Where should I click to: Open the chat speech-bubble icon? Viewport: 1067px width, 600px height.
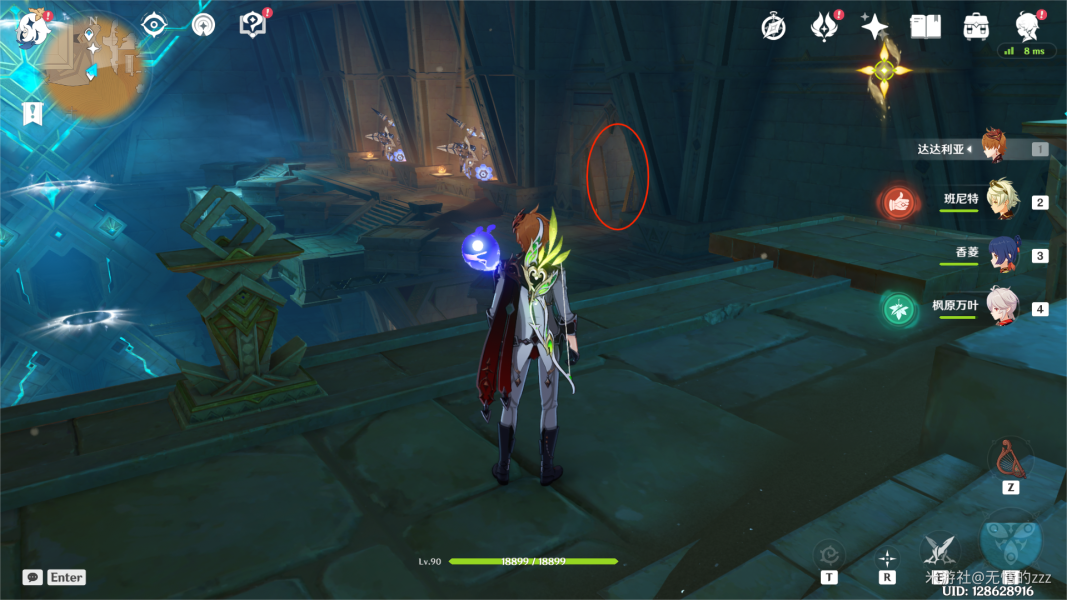(33, 577)
